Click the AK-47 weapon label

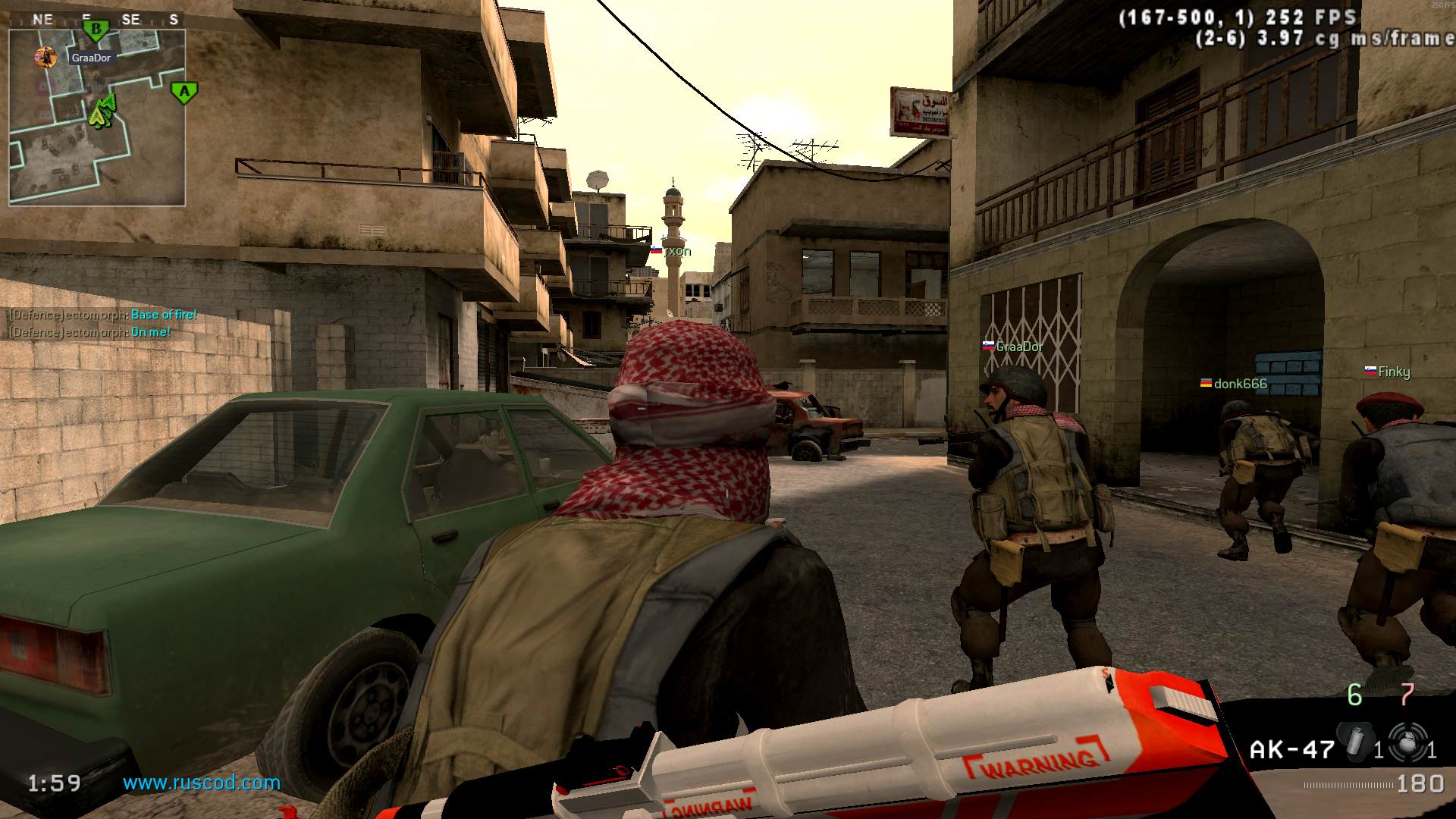(1291, 750)
